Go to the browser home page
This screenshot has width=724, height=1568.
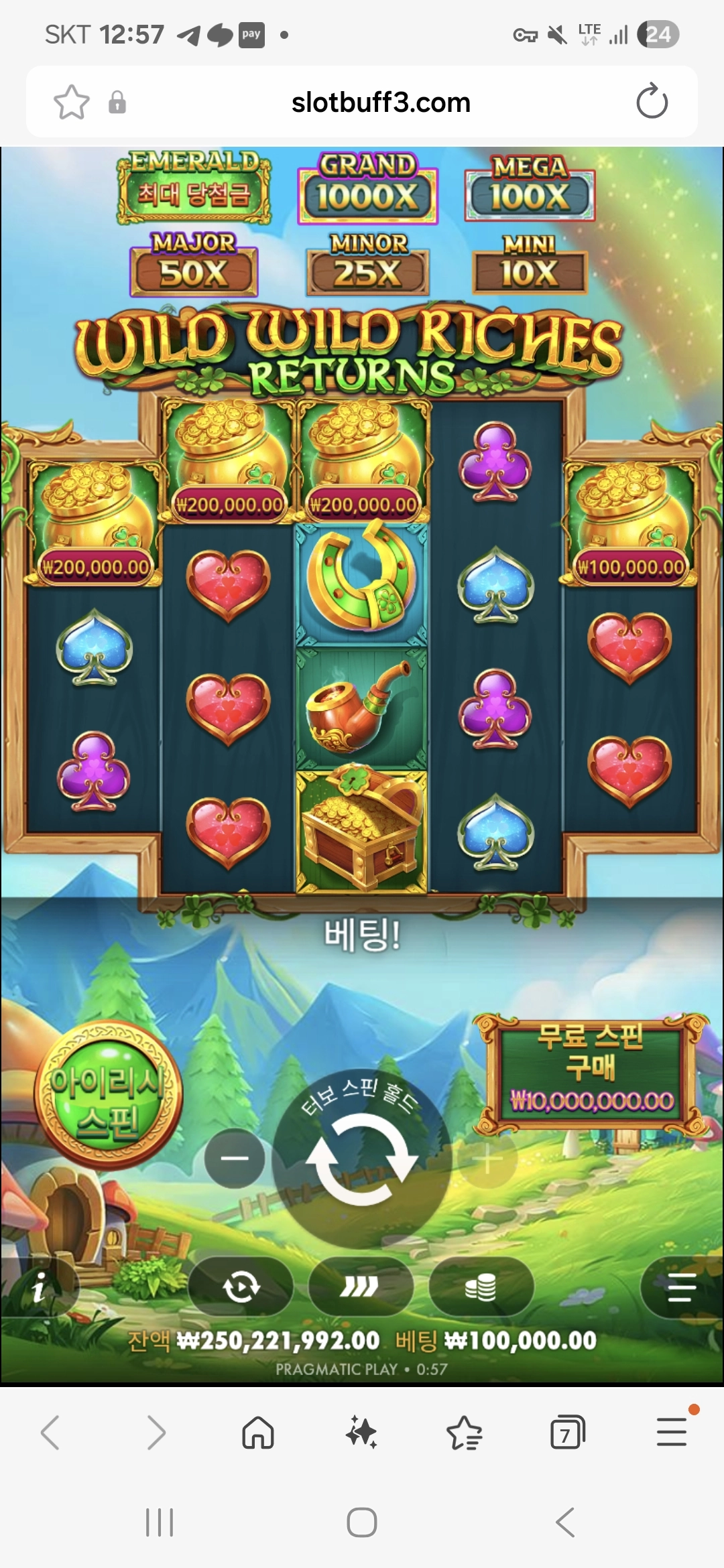(258, 1433)
